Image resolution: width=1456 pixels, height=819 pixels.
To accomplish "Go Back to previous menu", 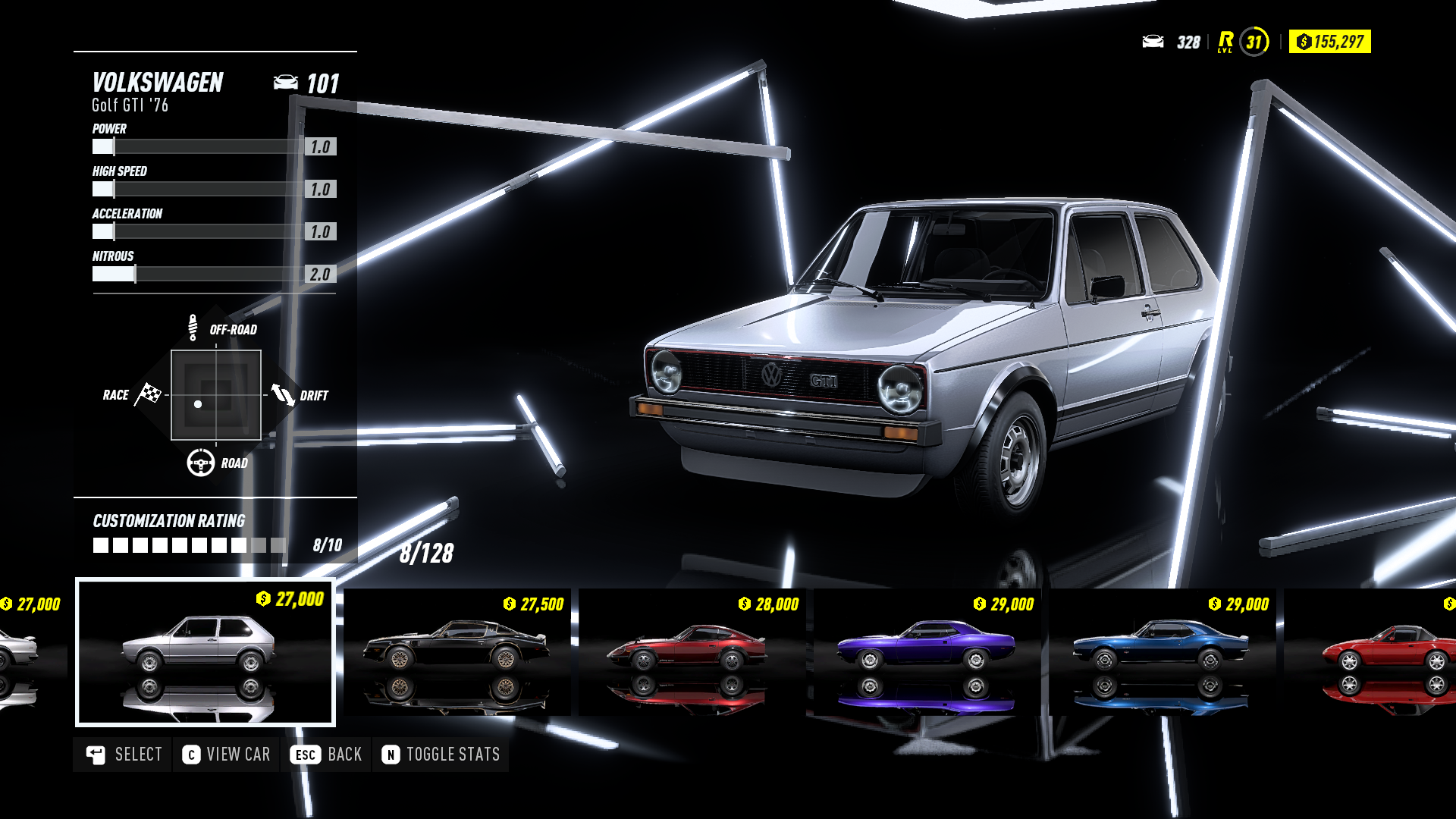I will (x=326, y=755).
